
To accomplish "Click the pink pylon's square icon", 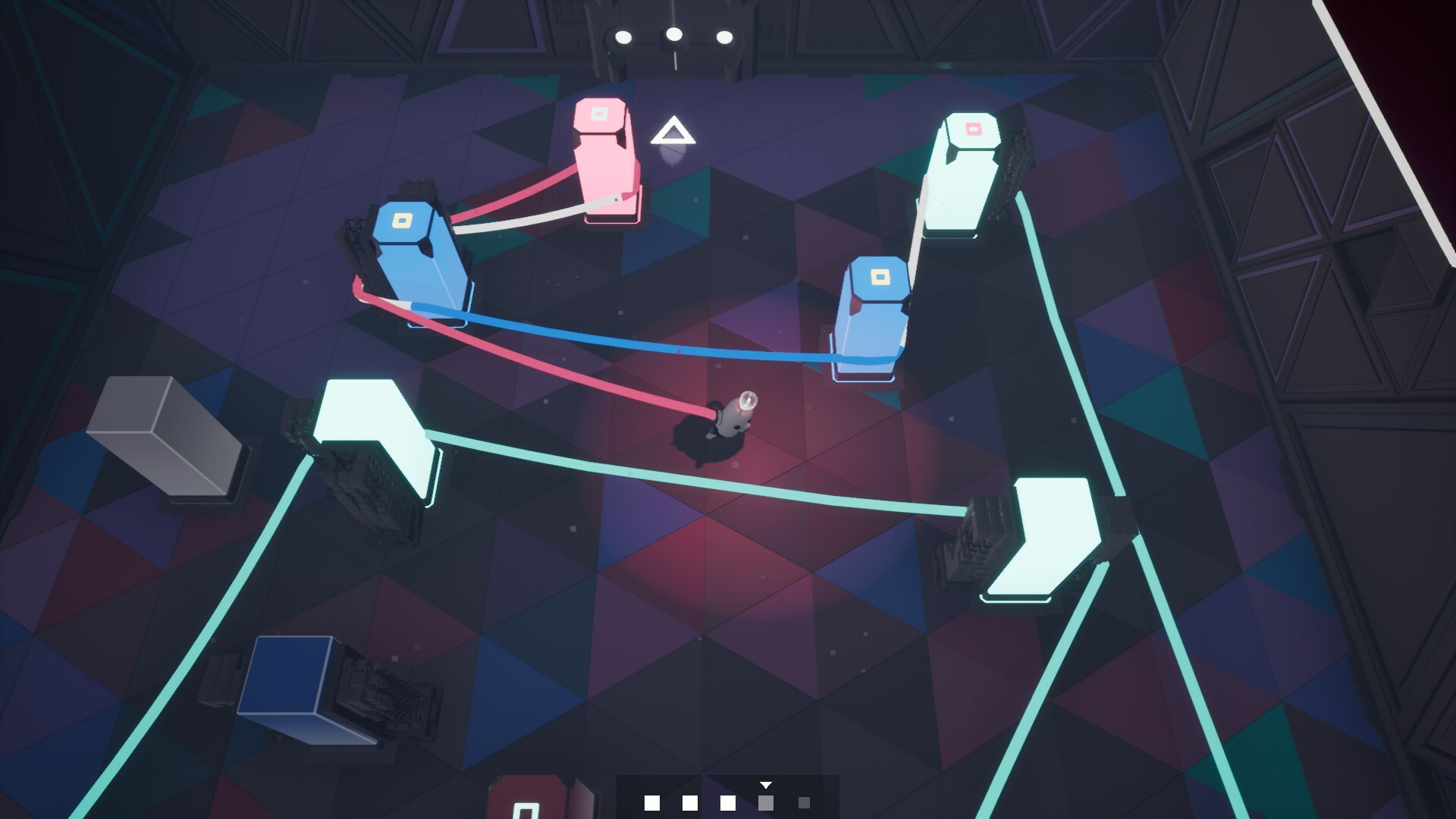I will pos(598,114).
